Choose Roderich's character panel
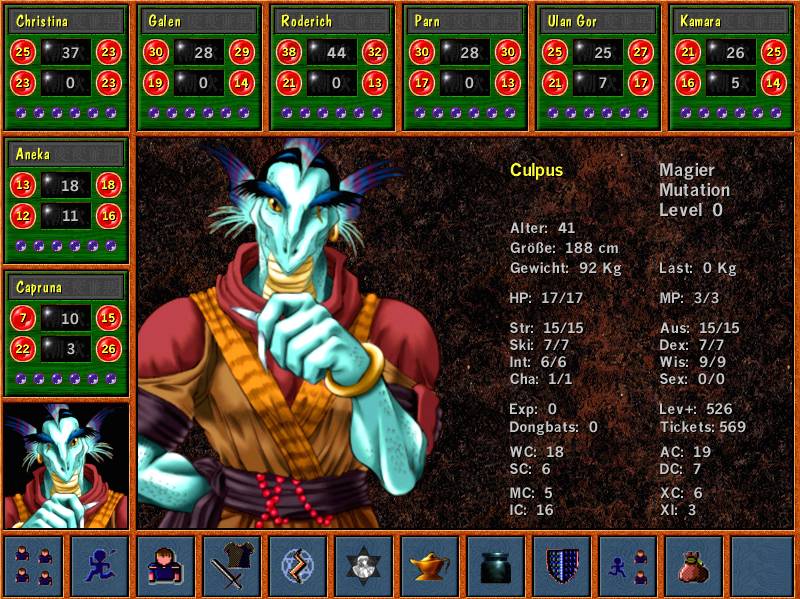 [x=333, y=67]
